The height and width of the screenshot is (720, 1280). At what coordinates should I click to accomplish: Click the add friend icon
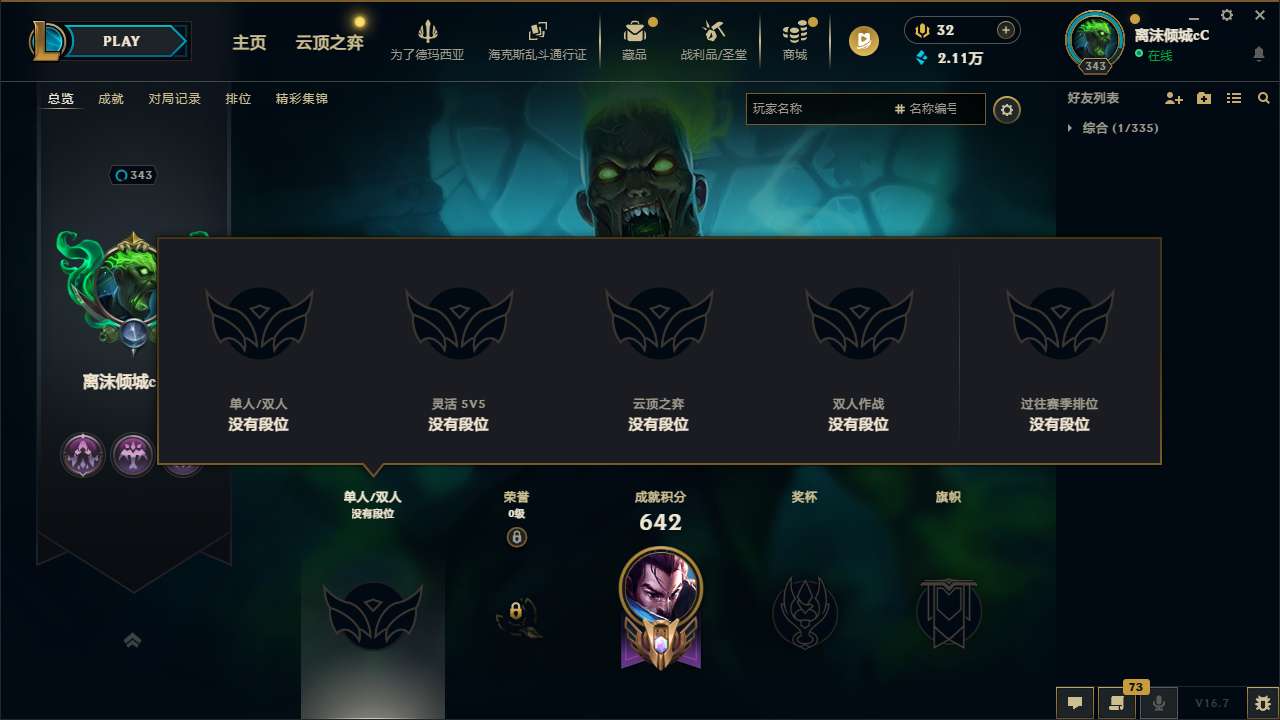click(x=1172, y=98)
